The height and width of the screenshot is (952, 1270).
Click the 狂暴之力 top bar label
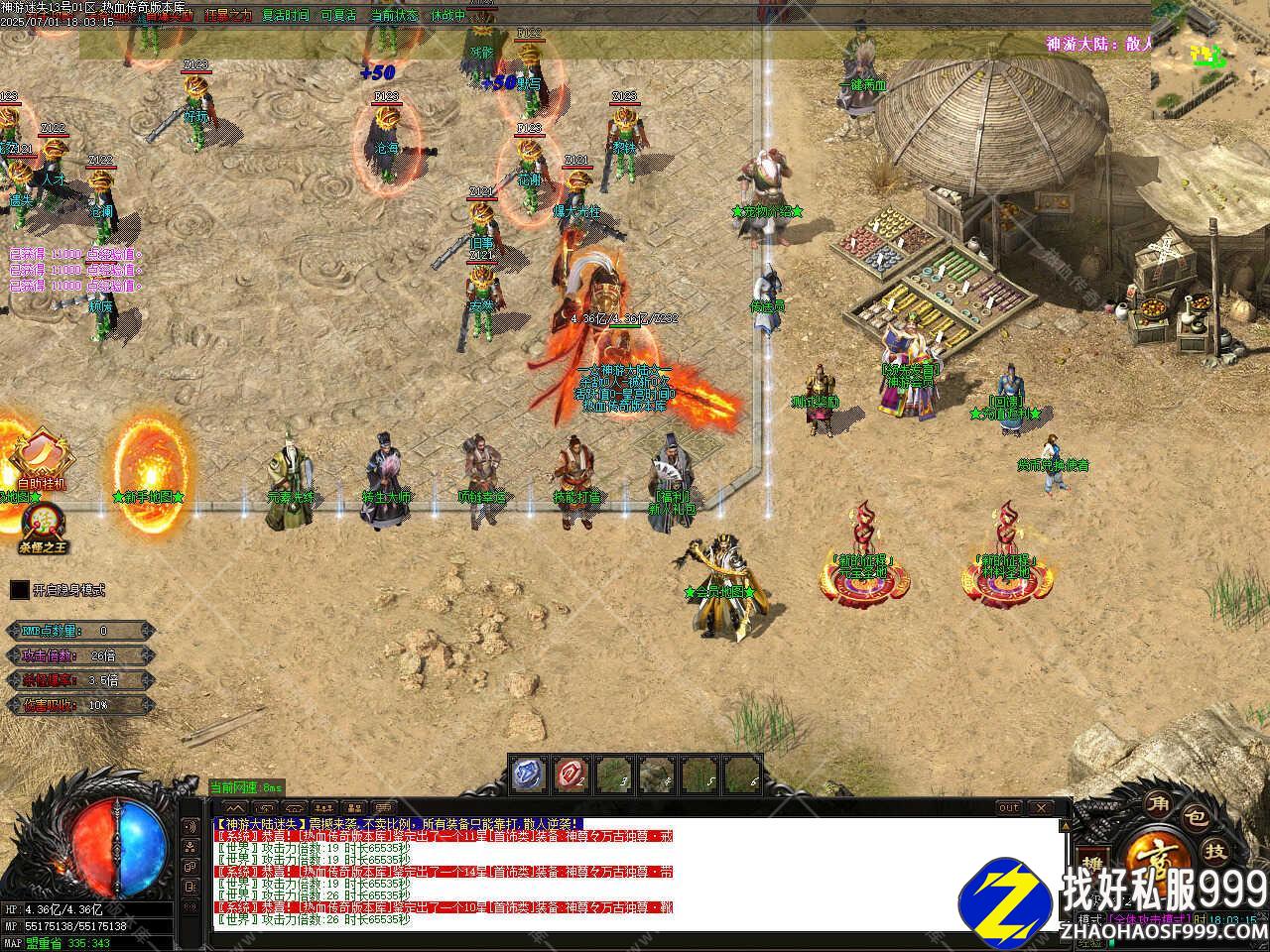(x=228, y=16)
